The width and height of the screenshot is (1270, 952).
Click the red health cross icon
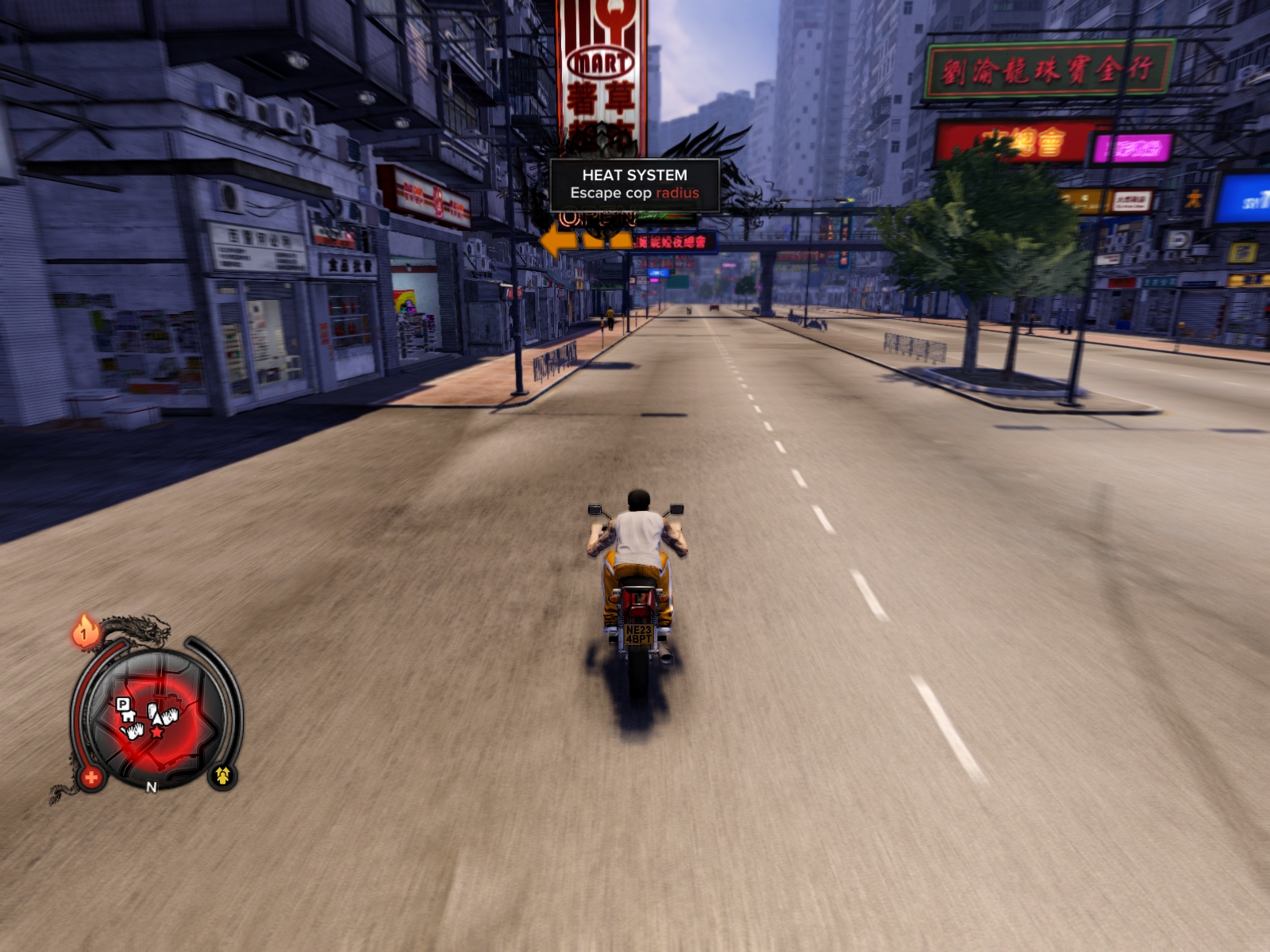[x=91, y=777]
